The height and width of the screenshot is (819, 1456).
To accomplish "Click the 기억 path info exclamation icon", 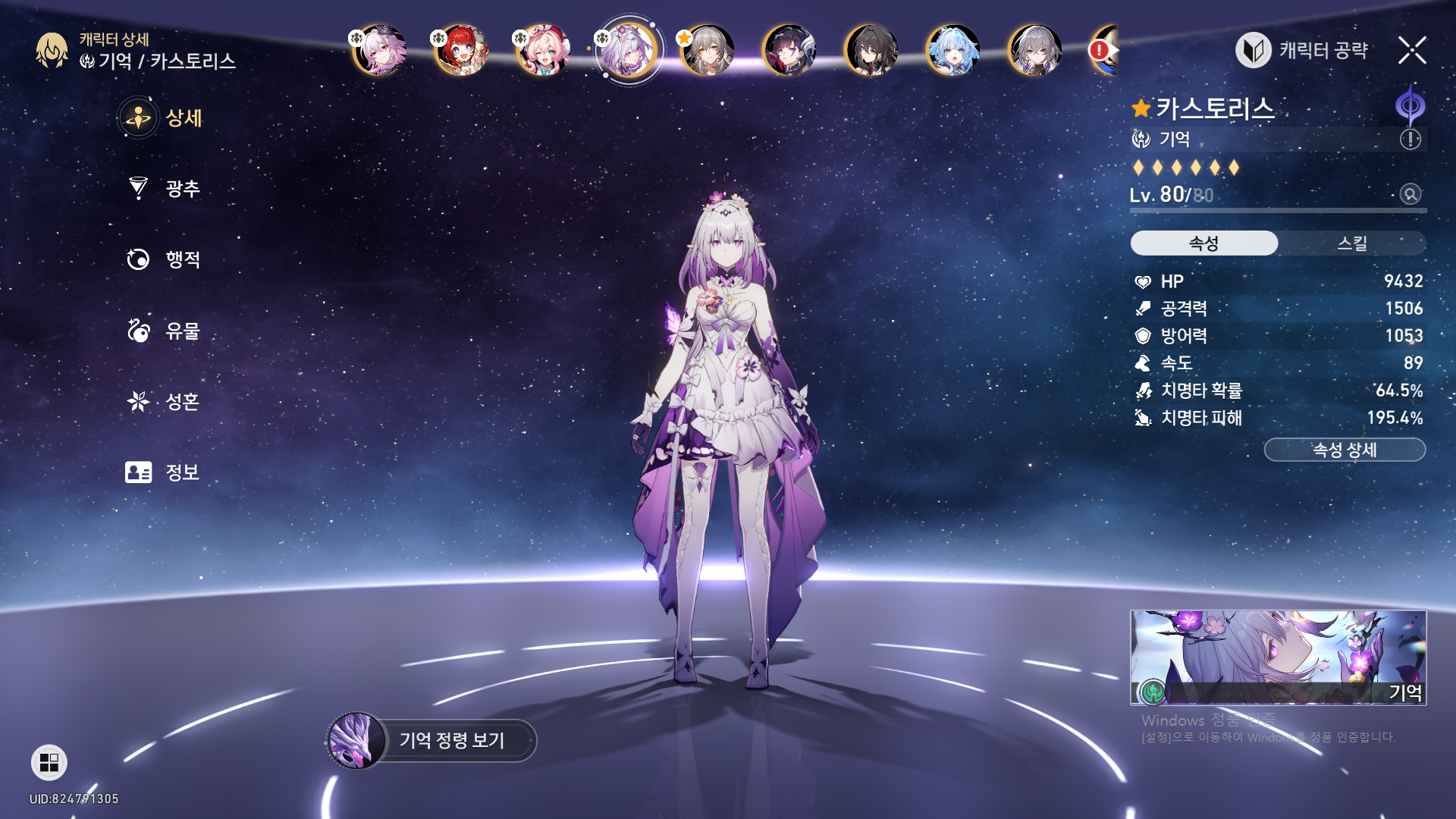I will [1410, 139].
